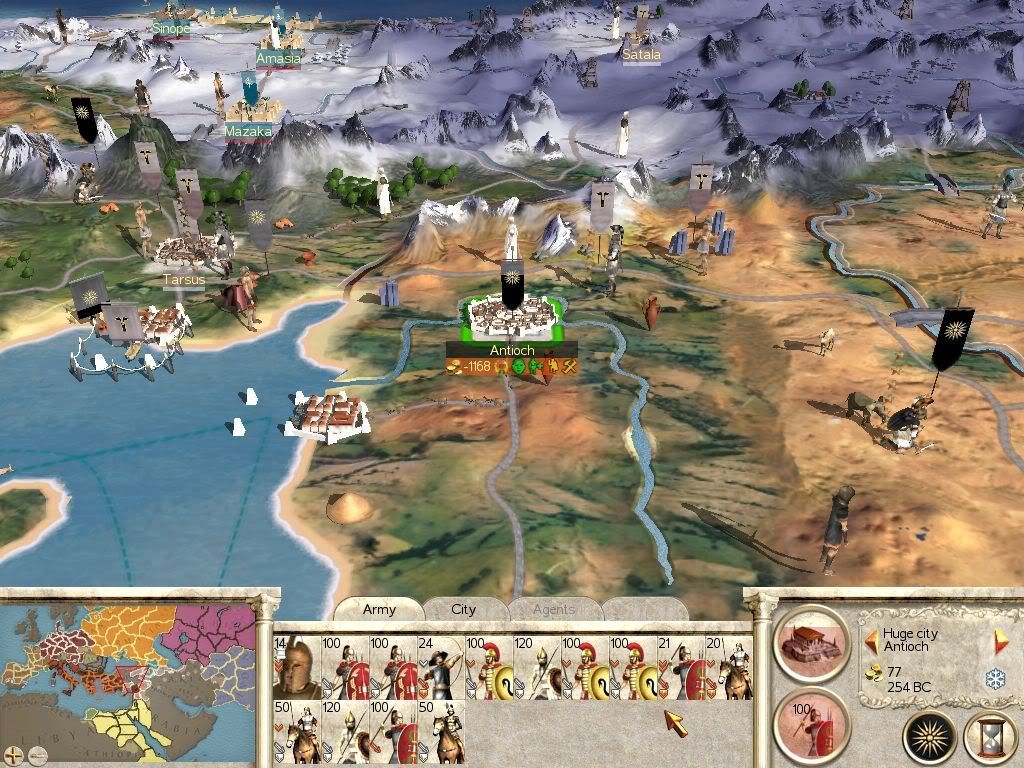
Task: Select the general's unit card with 14 men
Action: [x=297, y=668]
